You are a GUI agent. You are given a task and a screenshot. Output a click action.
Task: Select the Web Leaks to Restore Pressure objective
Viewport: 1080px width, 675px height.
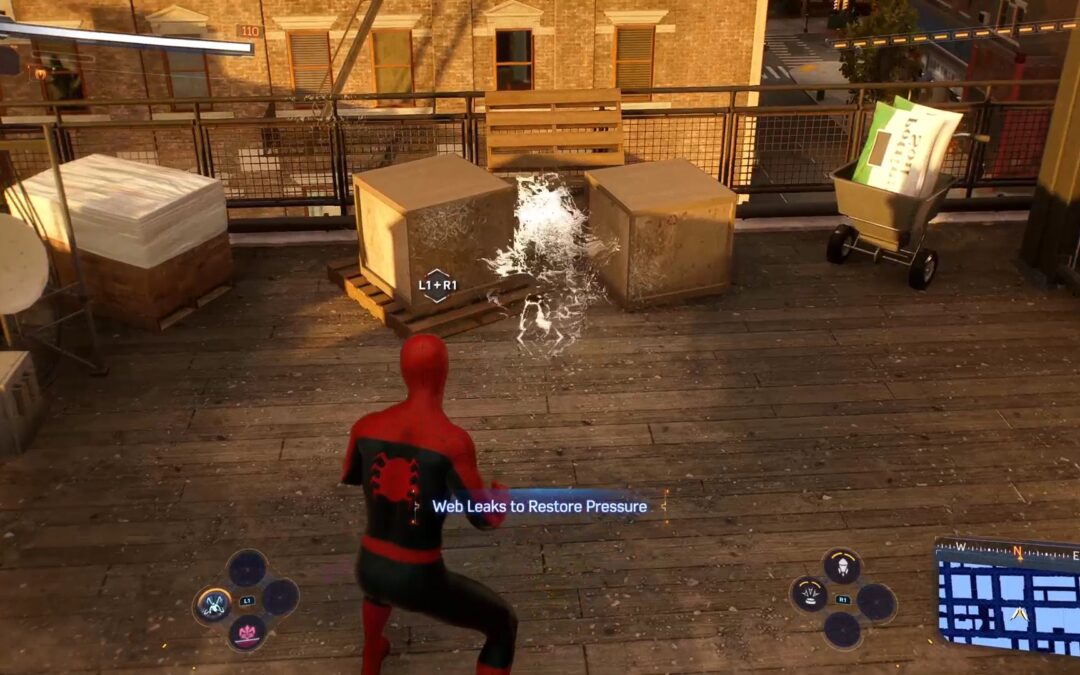539,506
